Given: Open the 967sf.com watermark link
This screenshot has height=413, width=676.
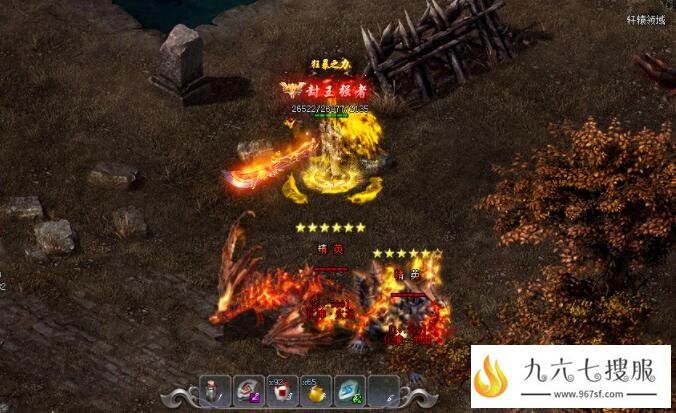Looking at the screenshot, I should (571, 379).
